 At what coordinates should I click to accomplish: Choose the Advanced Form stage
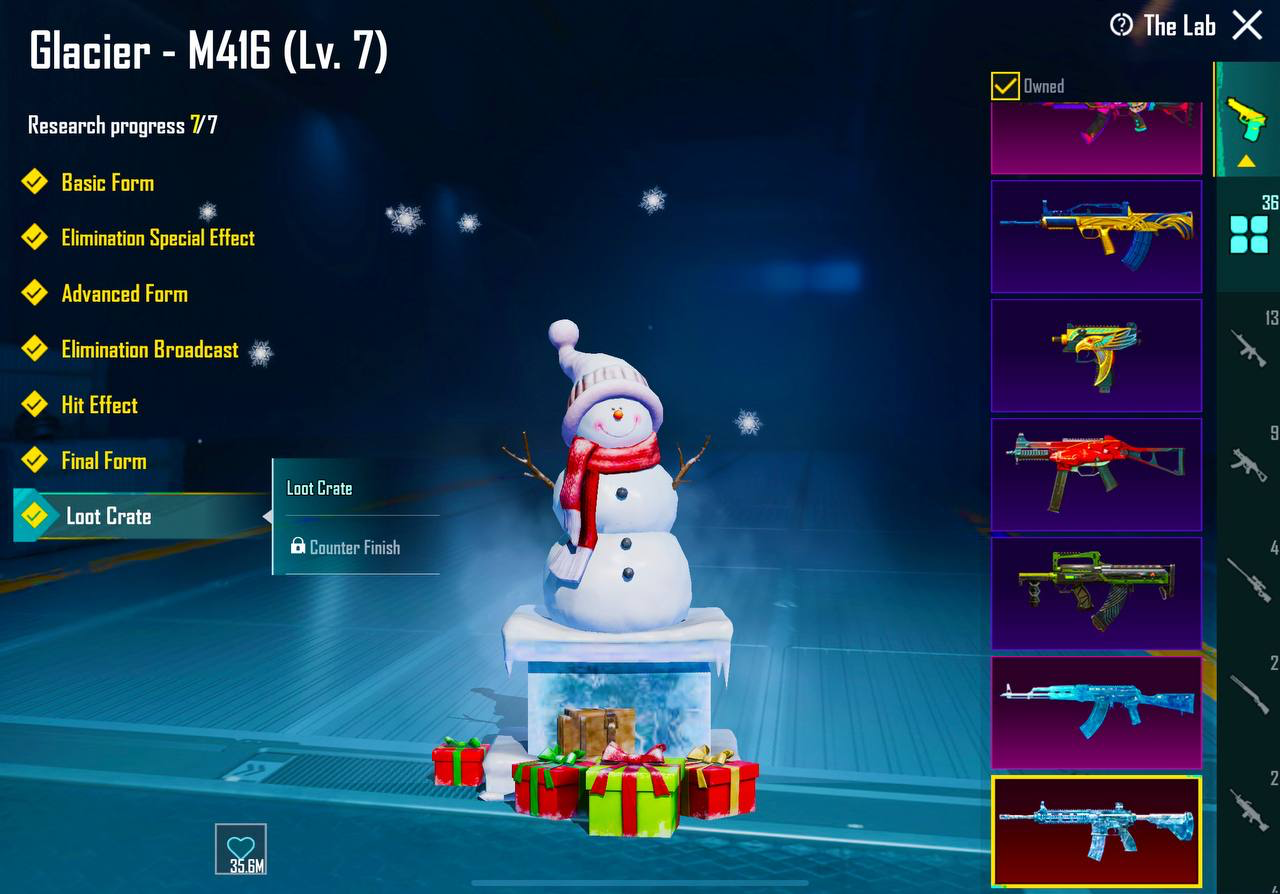click(124, 294)
